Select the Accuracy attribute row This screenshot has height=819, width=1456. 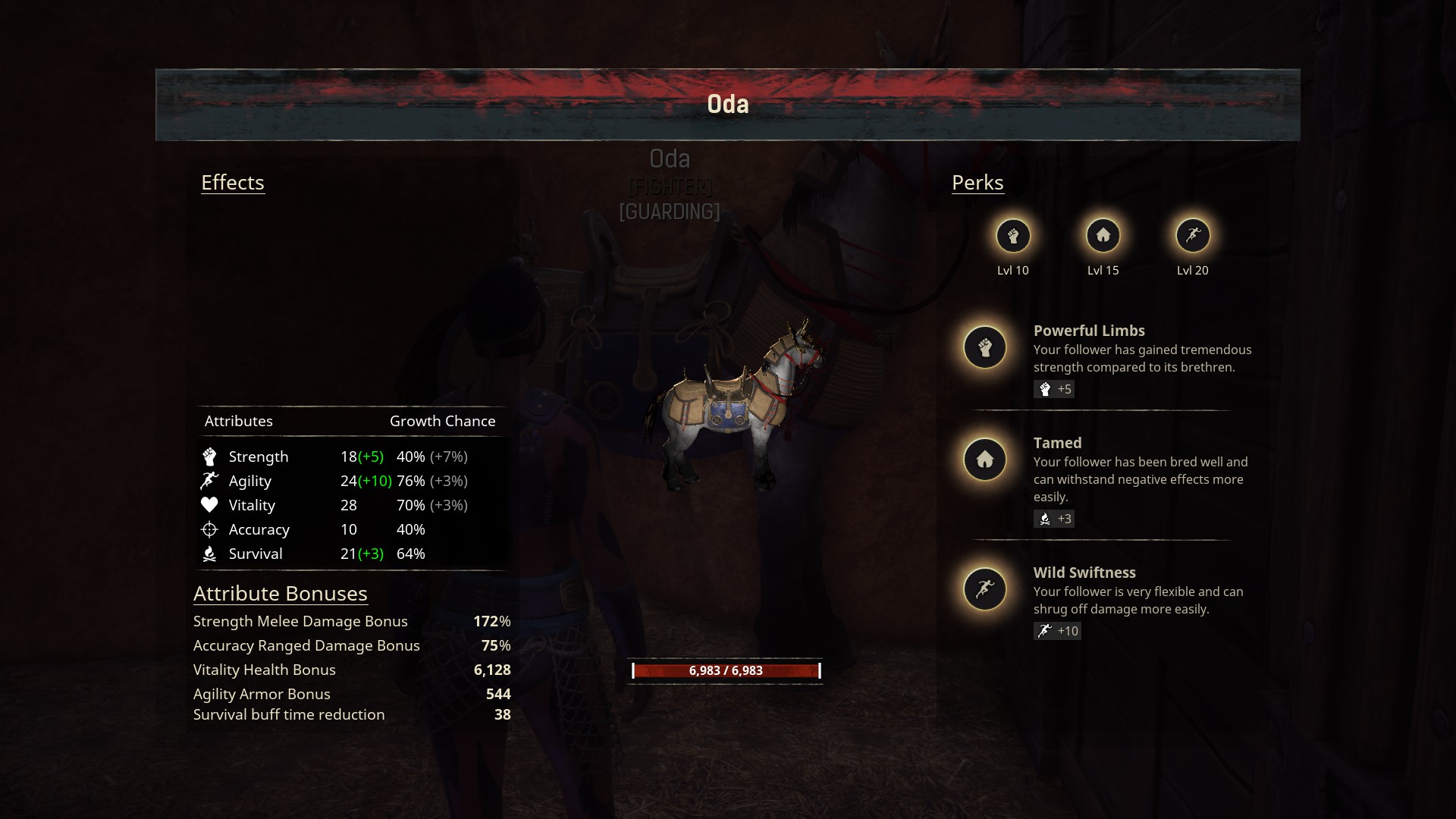(349, 529)
